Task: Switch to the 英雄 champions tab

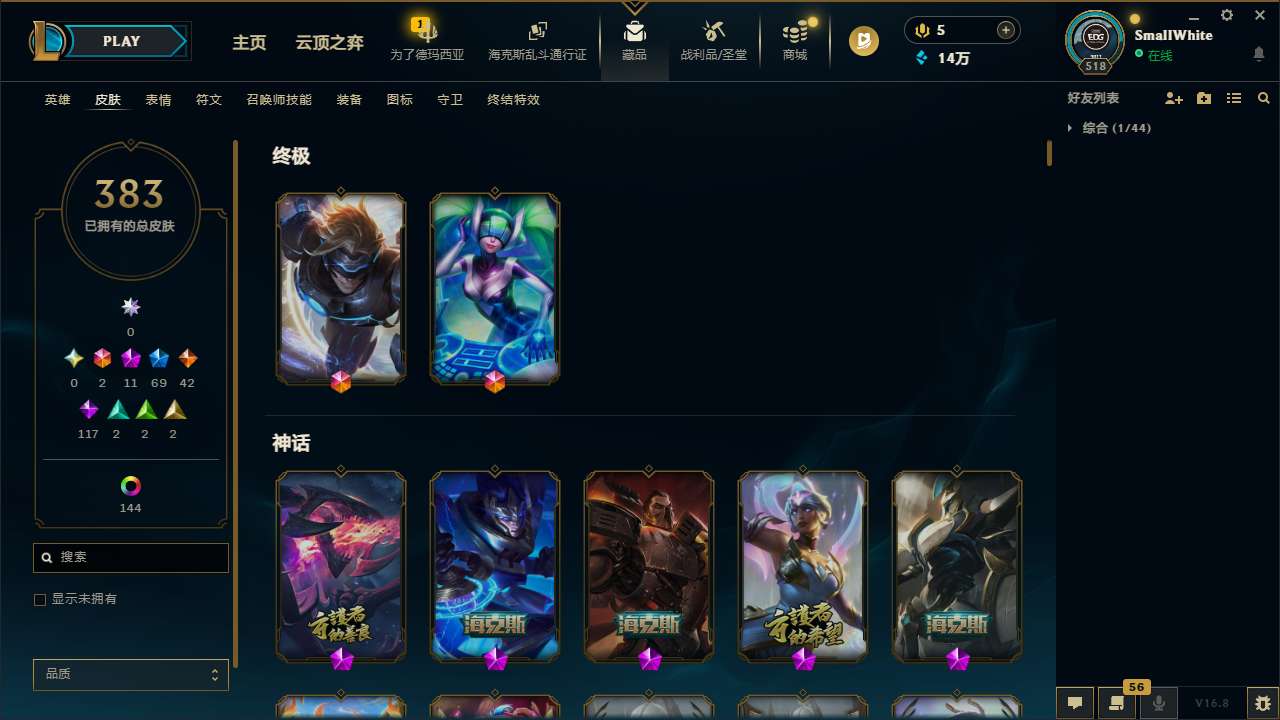Action: coord(57,100)
